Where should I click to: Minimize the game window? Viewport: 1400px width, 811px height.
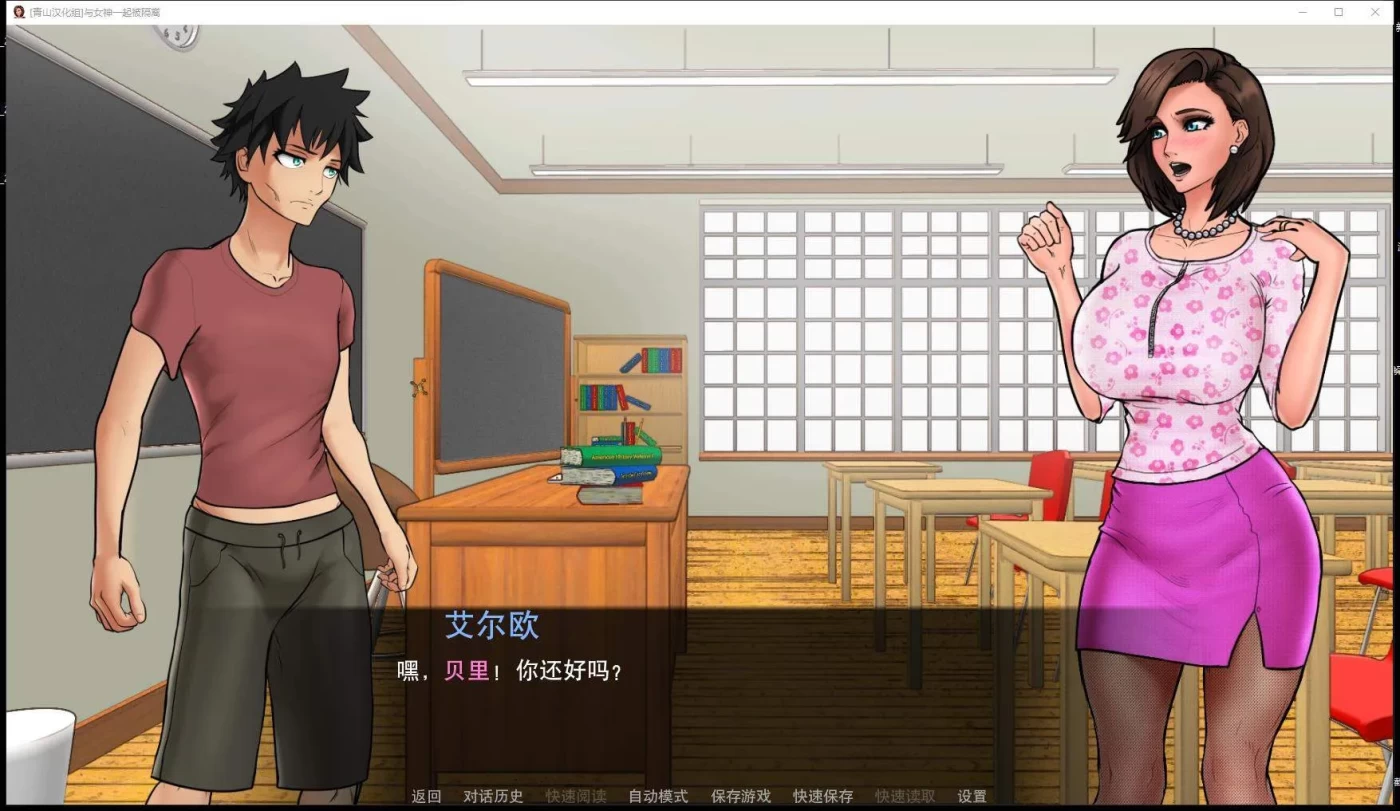click(1302, 11)
